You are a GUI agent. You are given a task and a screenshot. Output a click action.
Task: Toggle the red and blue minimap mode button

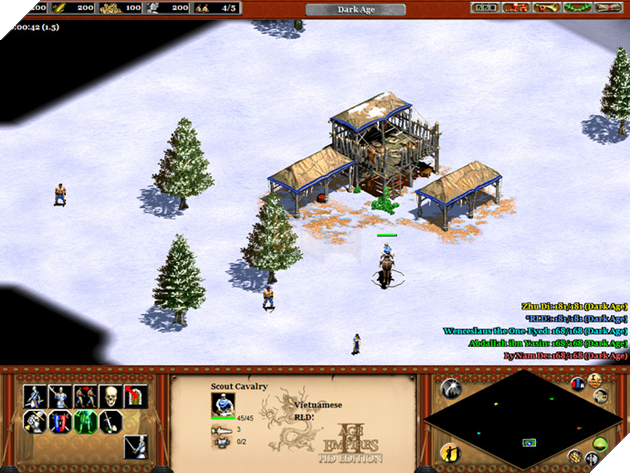tap(577, 385)
